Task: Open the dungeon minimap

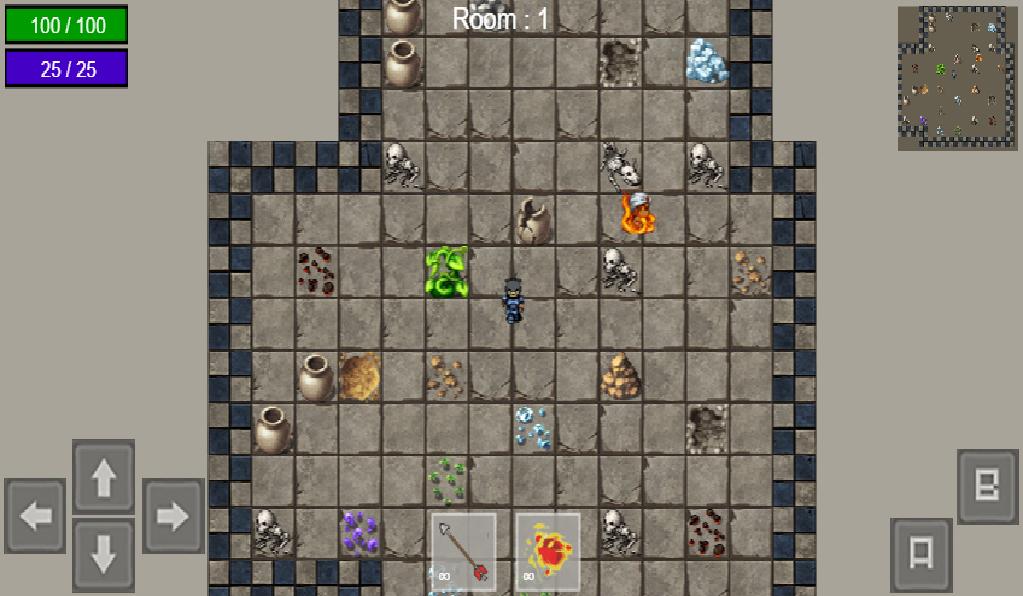Action: click(x=957, y=78)
